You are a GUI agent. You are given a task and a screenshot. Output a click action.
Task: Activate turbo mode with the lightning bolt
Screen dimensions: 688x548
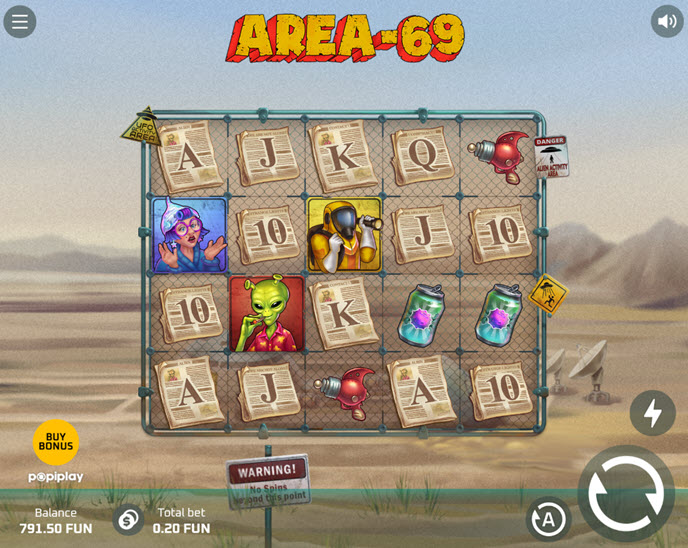(x=652, y=413)
